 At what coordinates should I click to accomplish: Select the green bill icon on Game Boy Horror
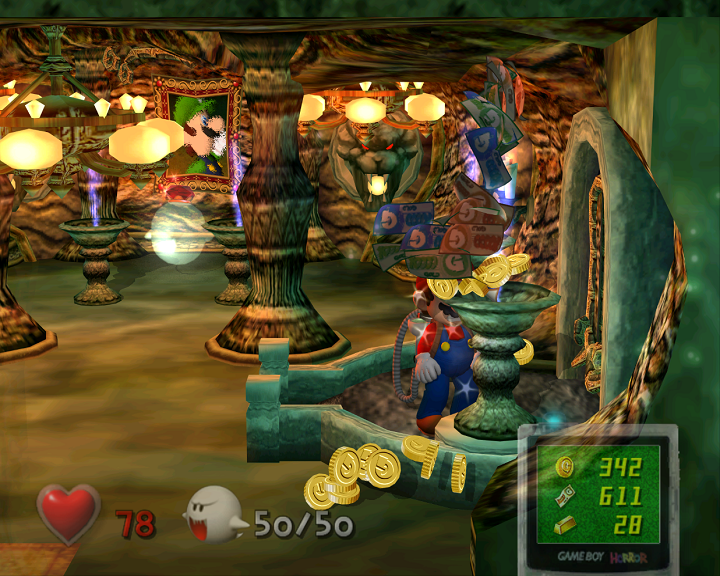(x=565, y=495)
